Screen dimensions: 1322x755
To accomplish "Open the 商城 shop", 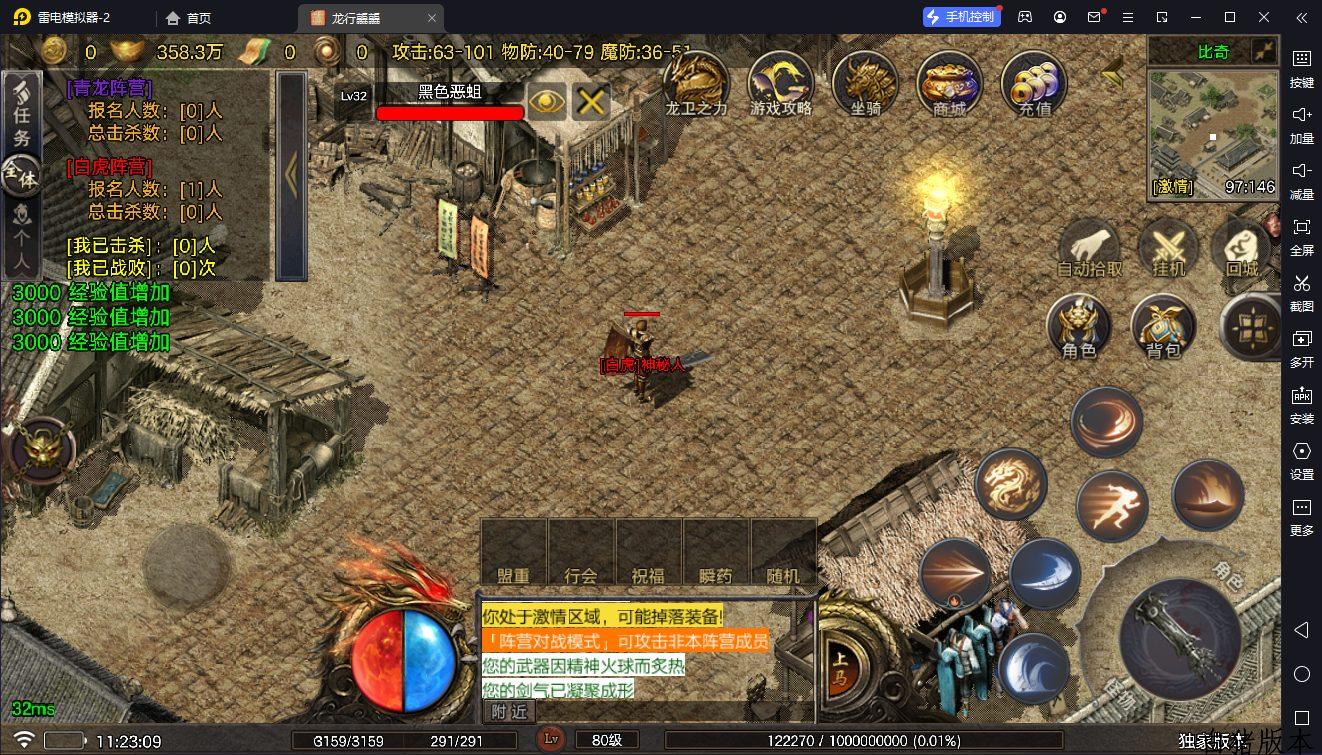I will click(x=949, y=82).
